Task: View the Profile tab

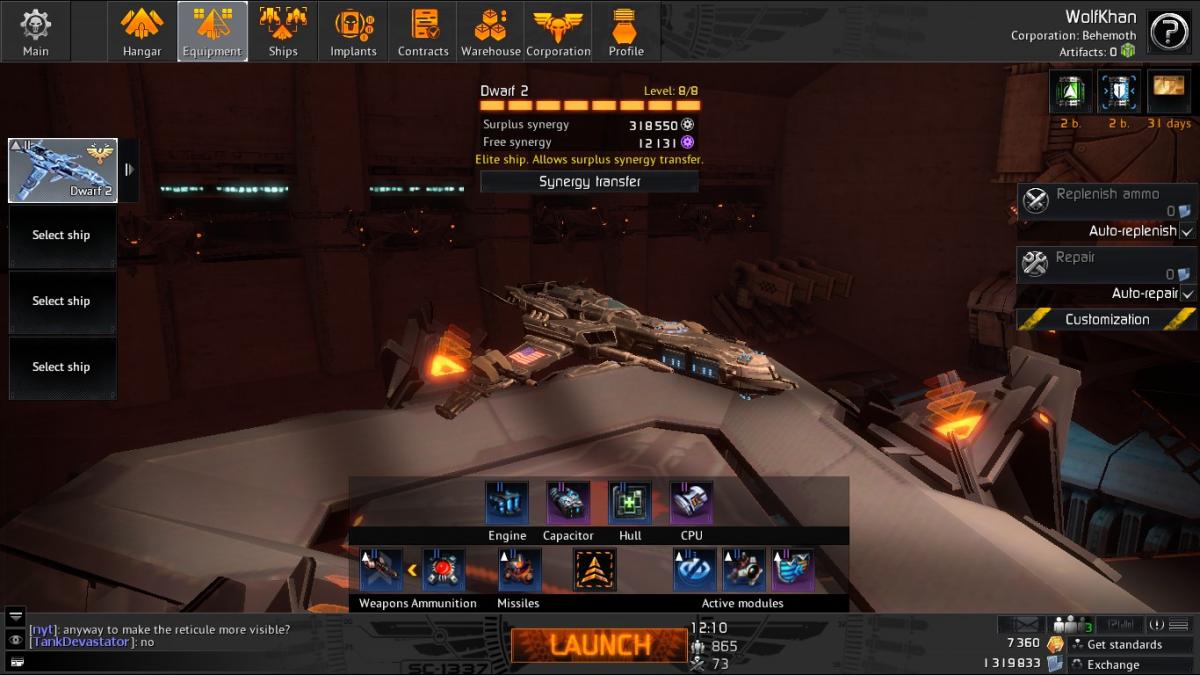Action: point(626,31)
